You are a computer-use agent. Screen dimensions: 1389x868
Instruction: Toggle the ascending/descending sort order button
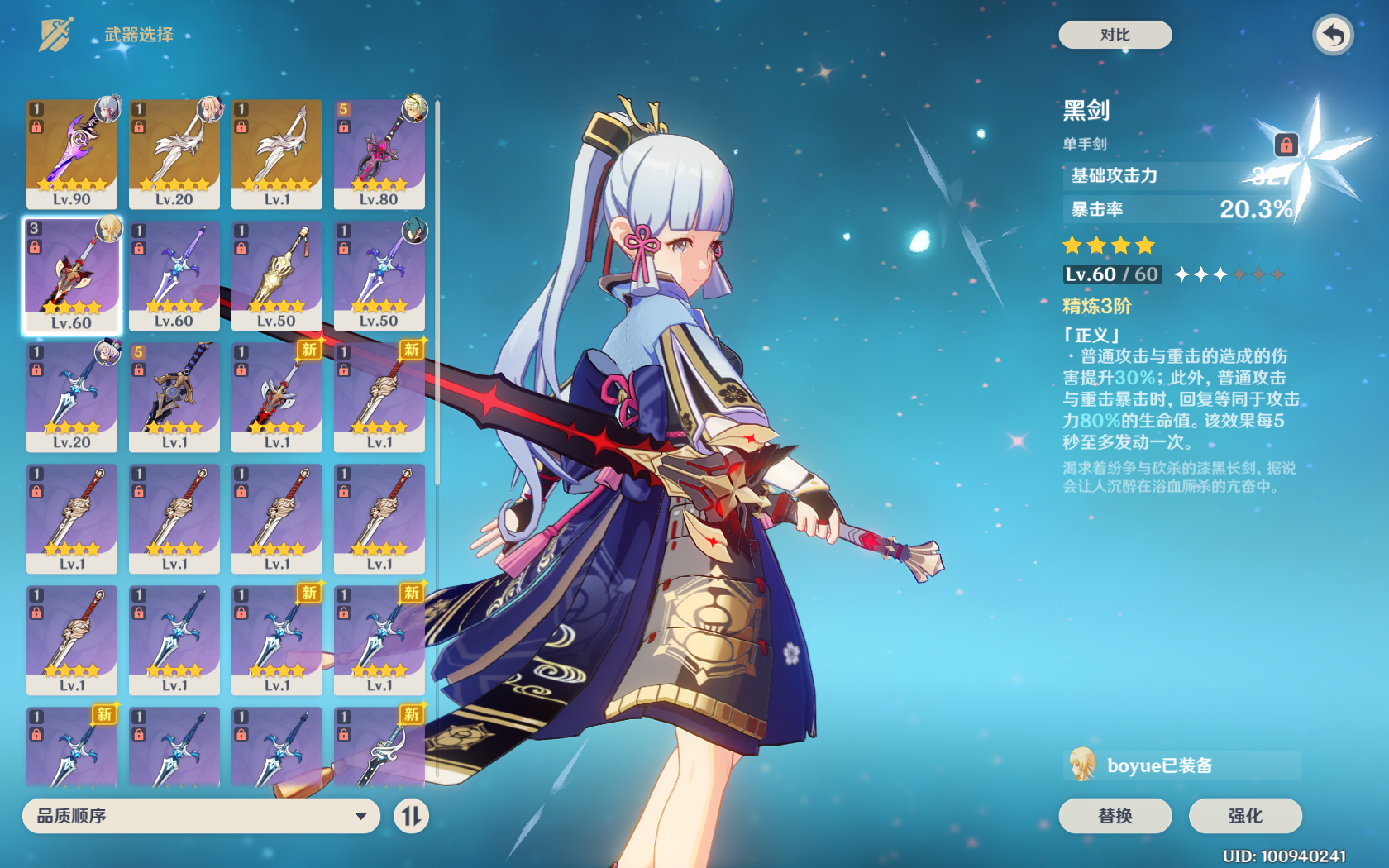411,816
